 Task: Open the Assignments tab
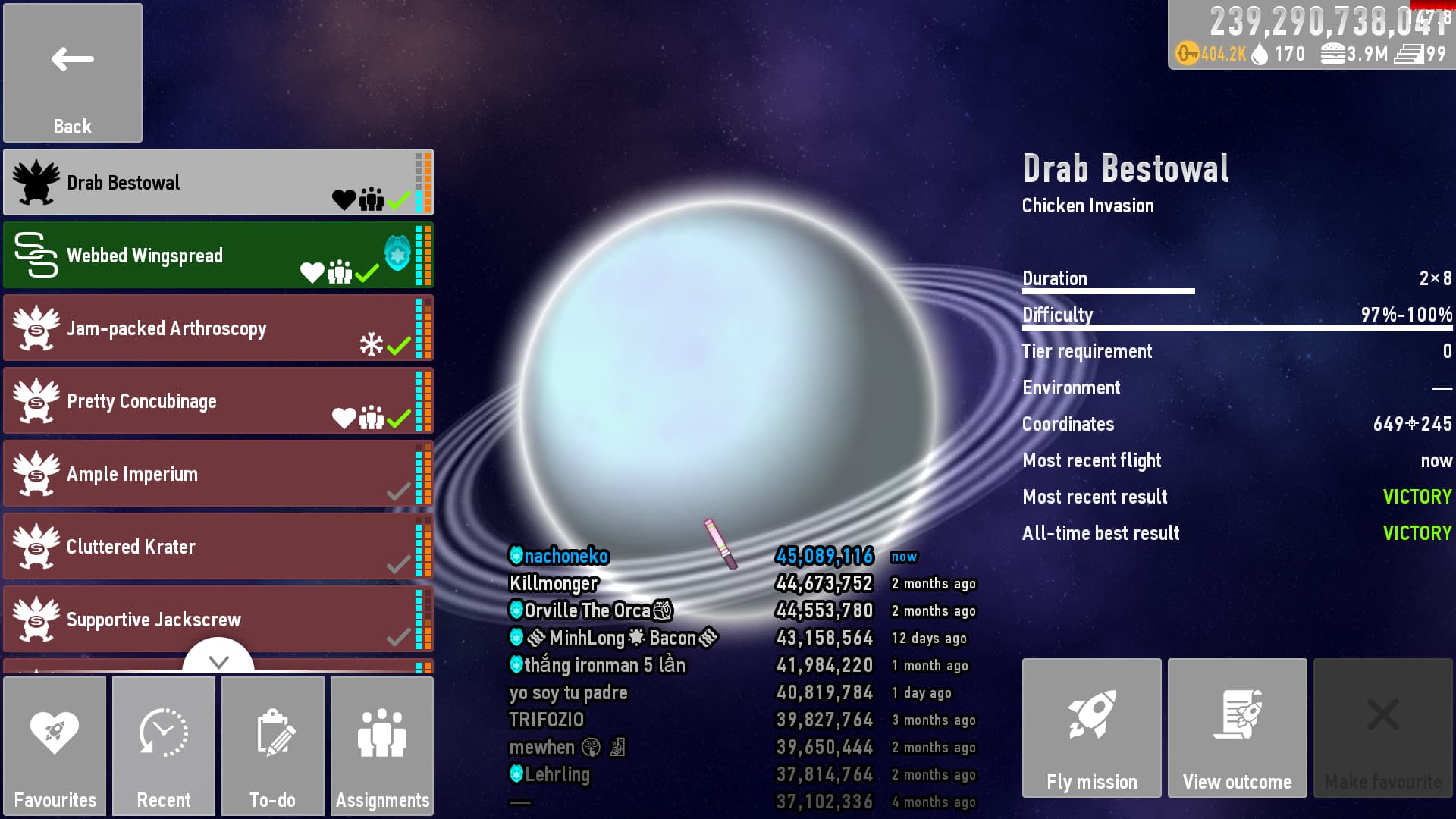tap(382, 746)
